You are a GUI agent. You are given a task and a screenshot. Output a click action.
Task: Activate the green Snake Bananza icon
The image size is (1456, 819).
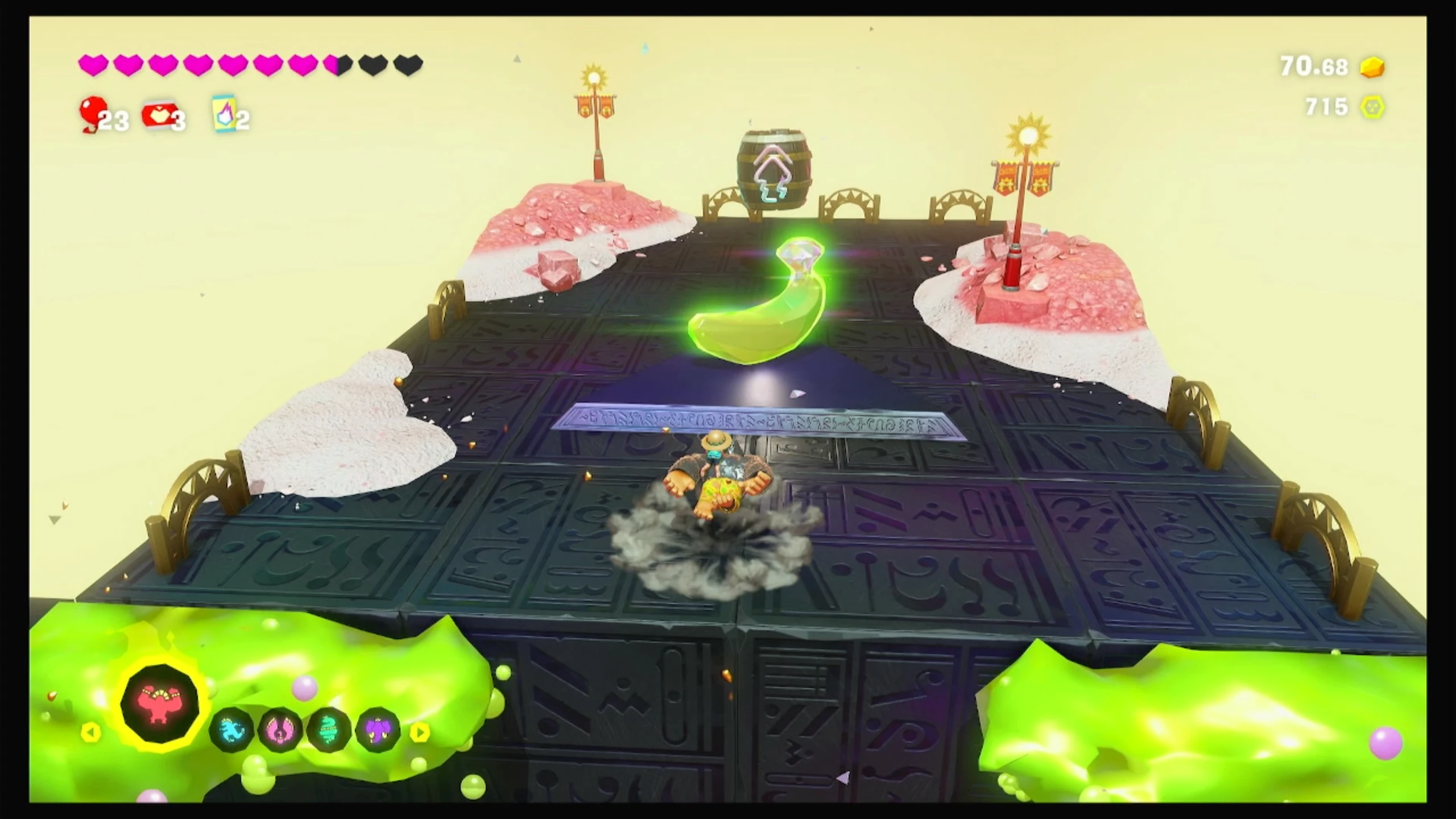(329, 730)
